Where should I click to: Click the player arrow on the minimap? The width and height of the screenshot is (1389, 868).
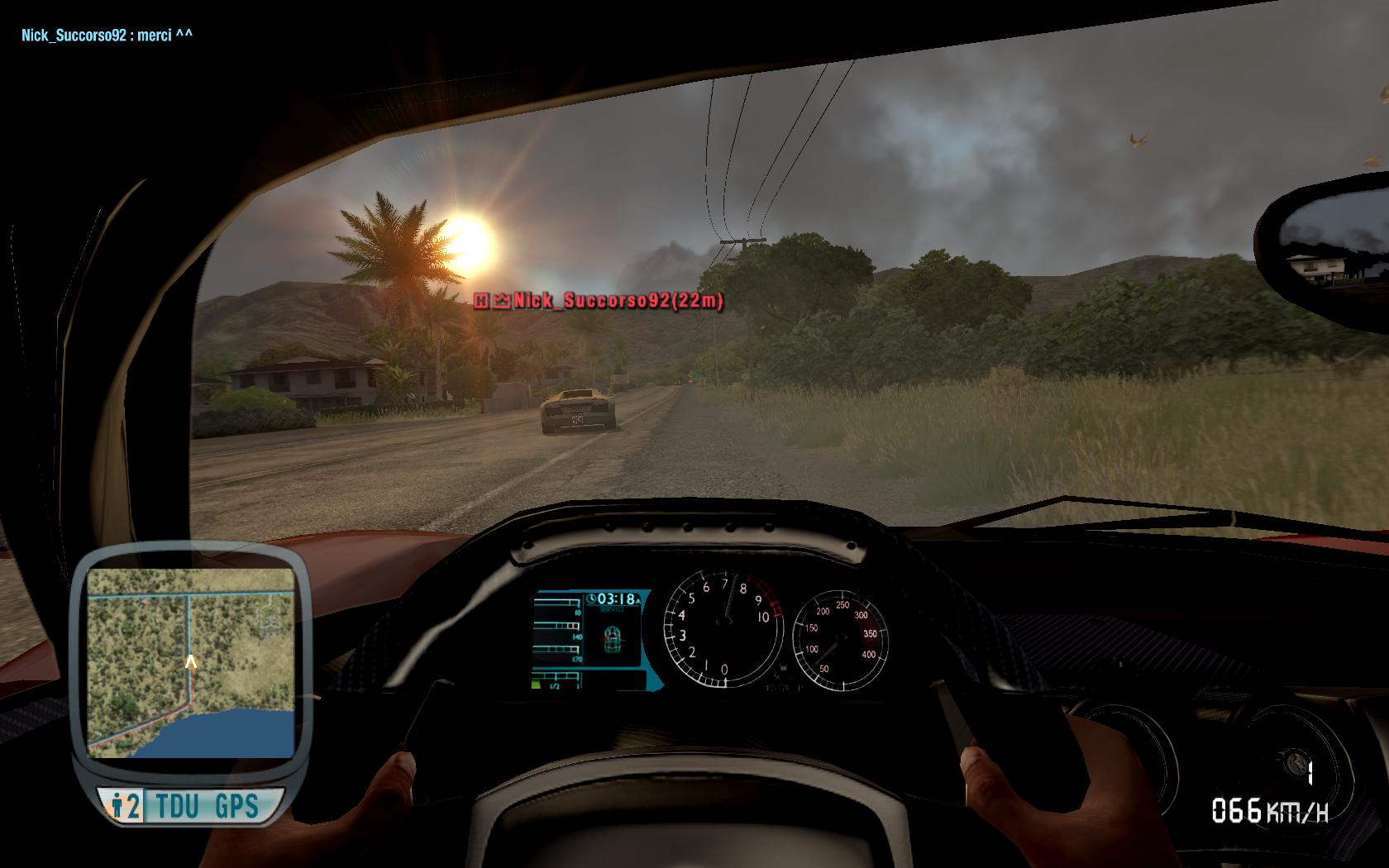(192, 661)
